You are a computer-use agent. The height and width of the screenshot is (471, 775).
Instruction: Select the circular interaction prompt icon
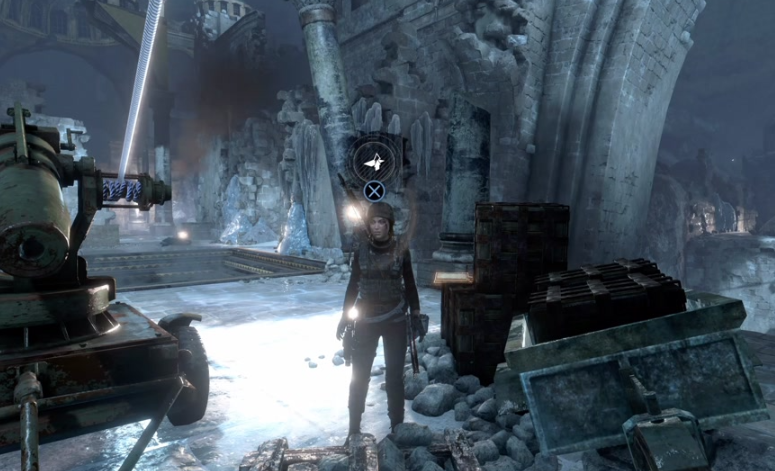pos(373,161)
